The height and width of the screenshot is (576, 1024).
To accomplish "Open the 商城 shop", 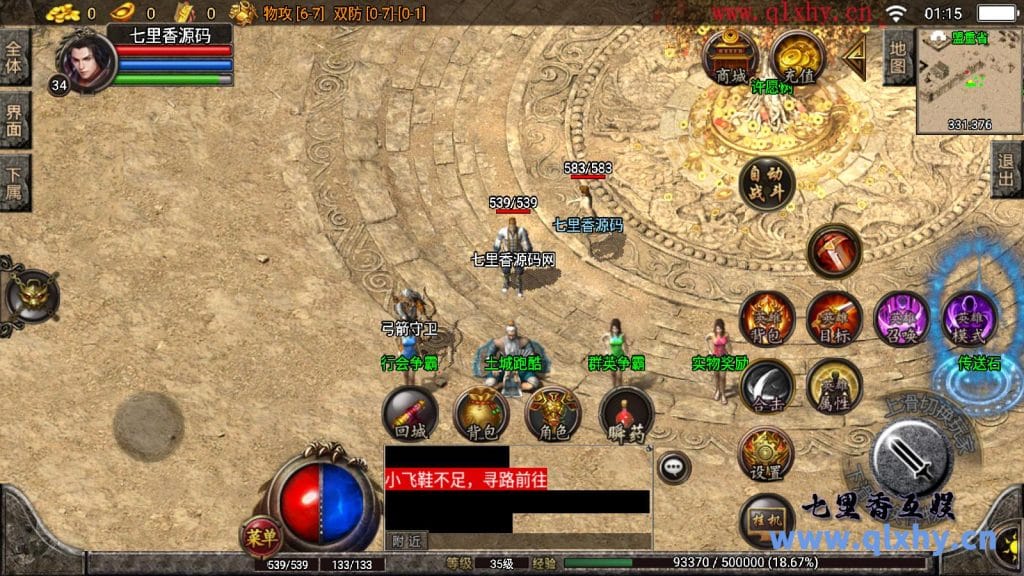I will pyautogui.click(x=730, y=58).
